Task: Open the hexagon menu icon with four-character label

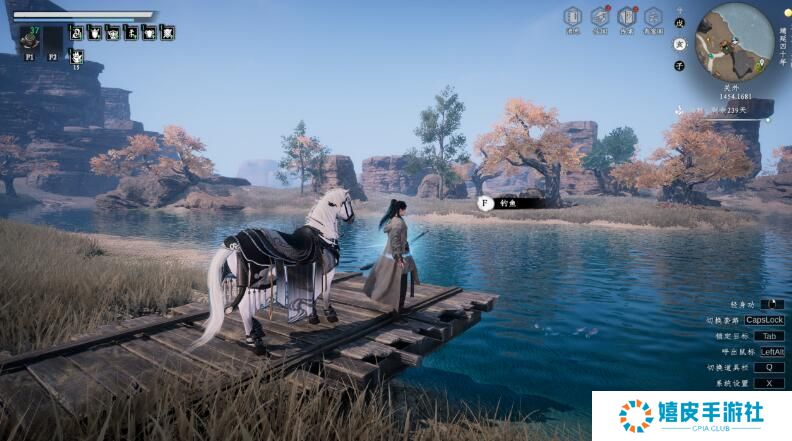Action: pyautogui.click(x=653, y=17)
